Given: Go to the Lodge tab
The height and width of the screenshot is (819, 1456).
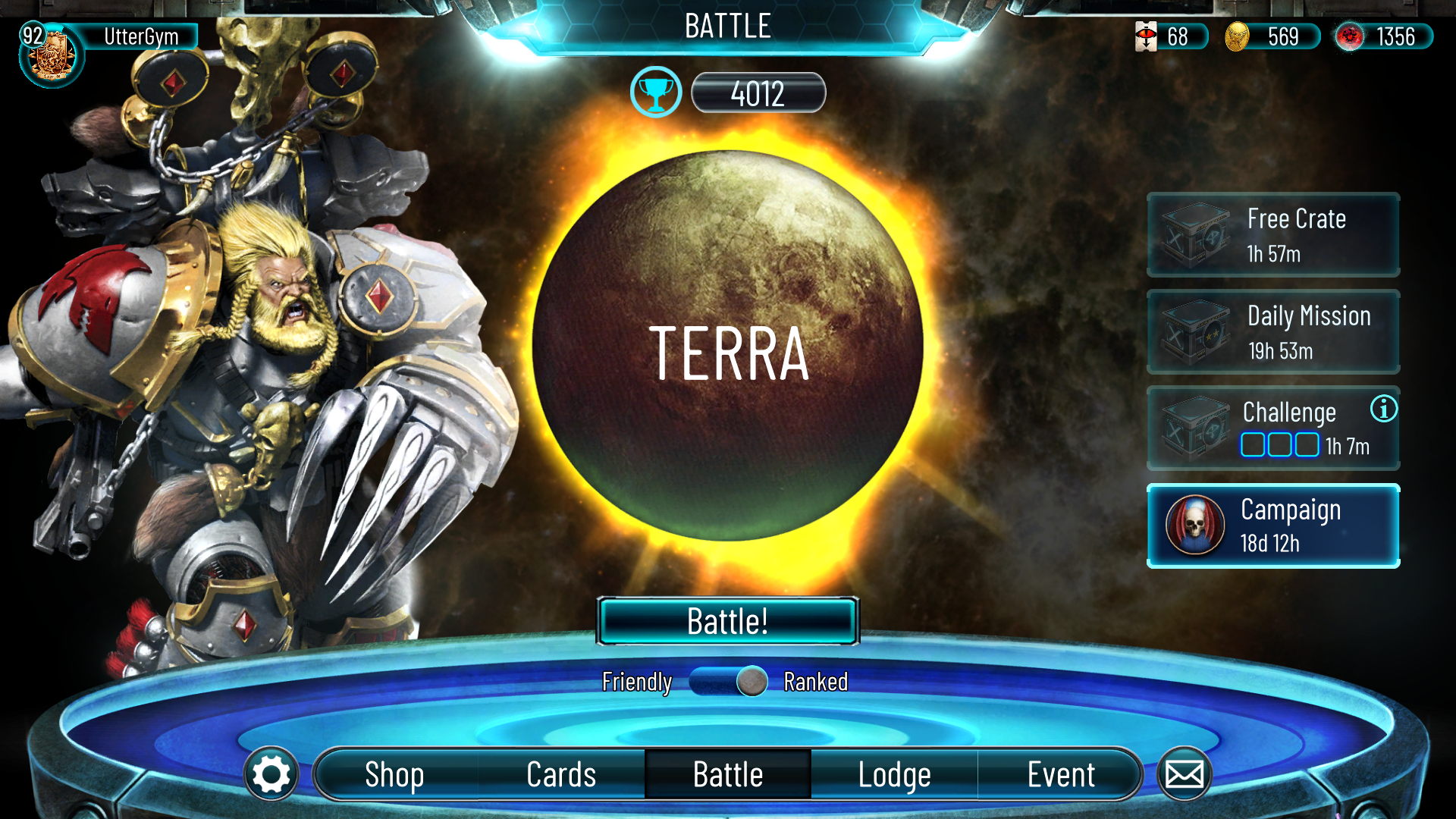Looking at the screenshot, I should pos(894,774).
